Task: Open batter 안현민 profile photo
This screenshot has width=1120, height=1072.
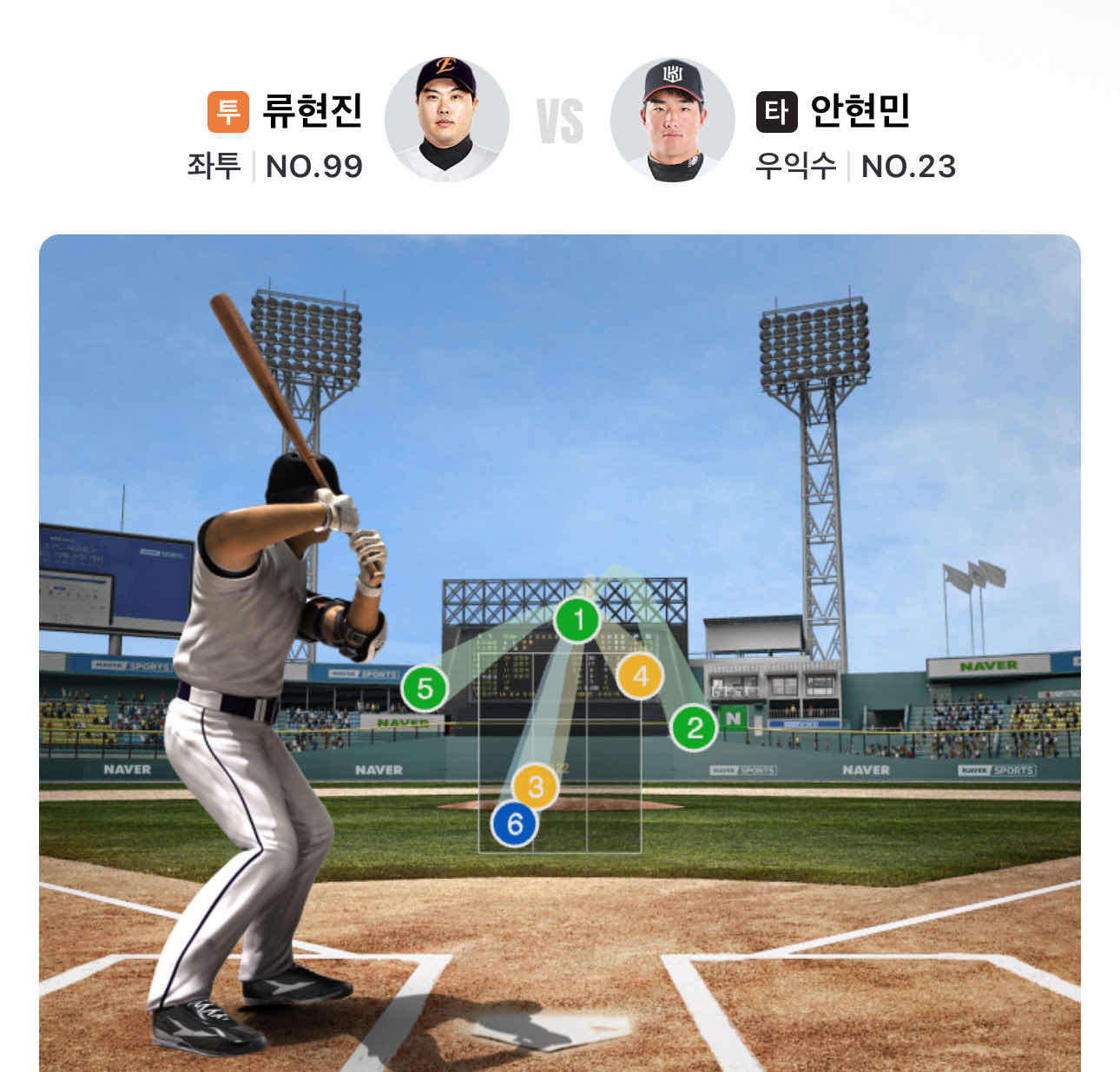Action: point(673,120)
